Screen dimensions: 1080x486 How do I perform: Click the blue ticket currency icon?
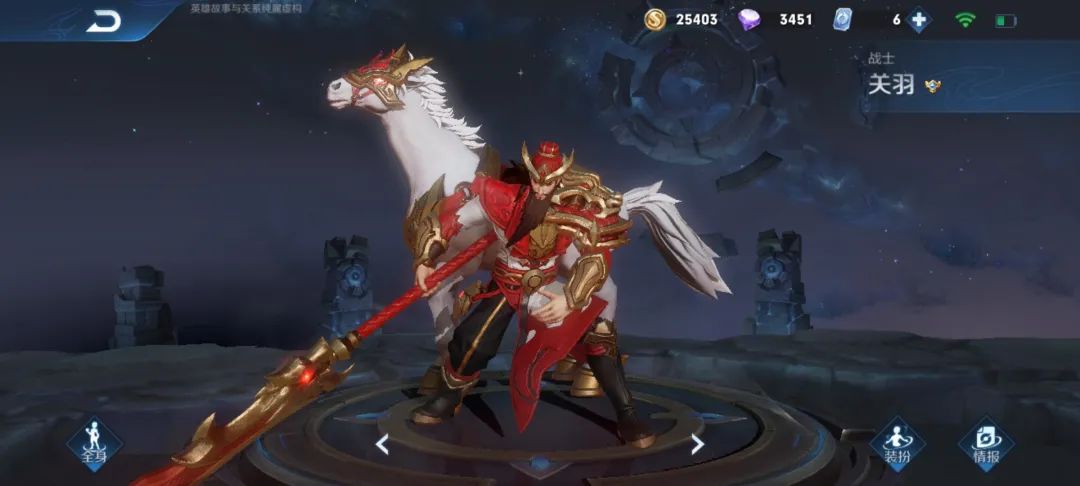pyautogui.click(x=842, y=19)
